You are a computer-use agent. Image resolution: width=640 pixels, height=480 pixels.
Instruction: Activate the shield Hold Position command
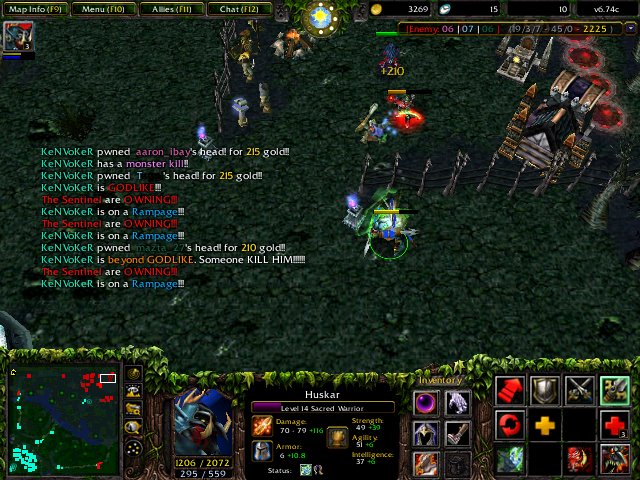[545, 390]
